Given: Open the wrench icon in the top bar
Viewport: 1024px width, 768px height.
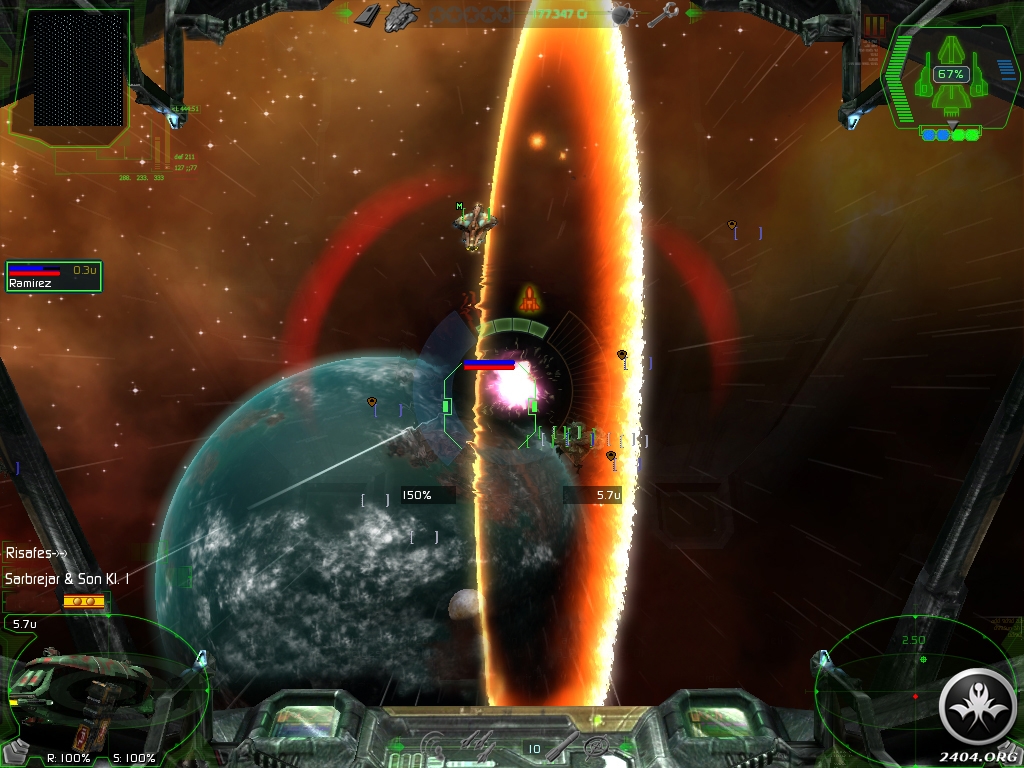Looking at the screenshot, I should pos(662,15).
